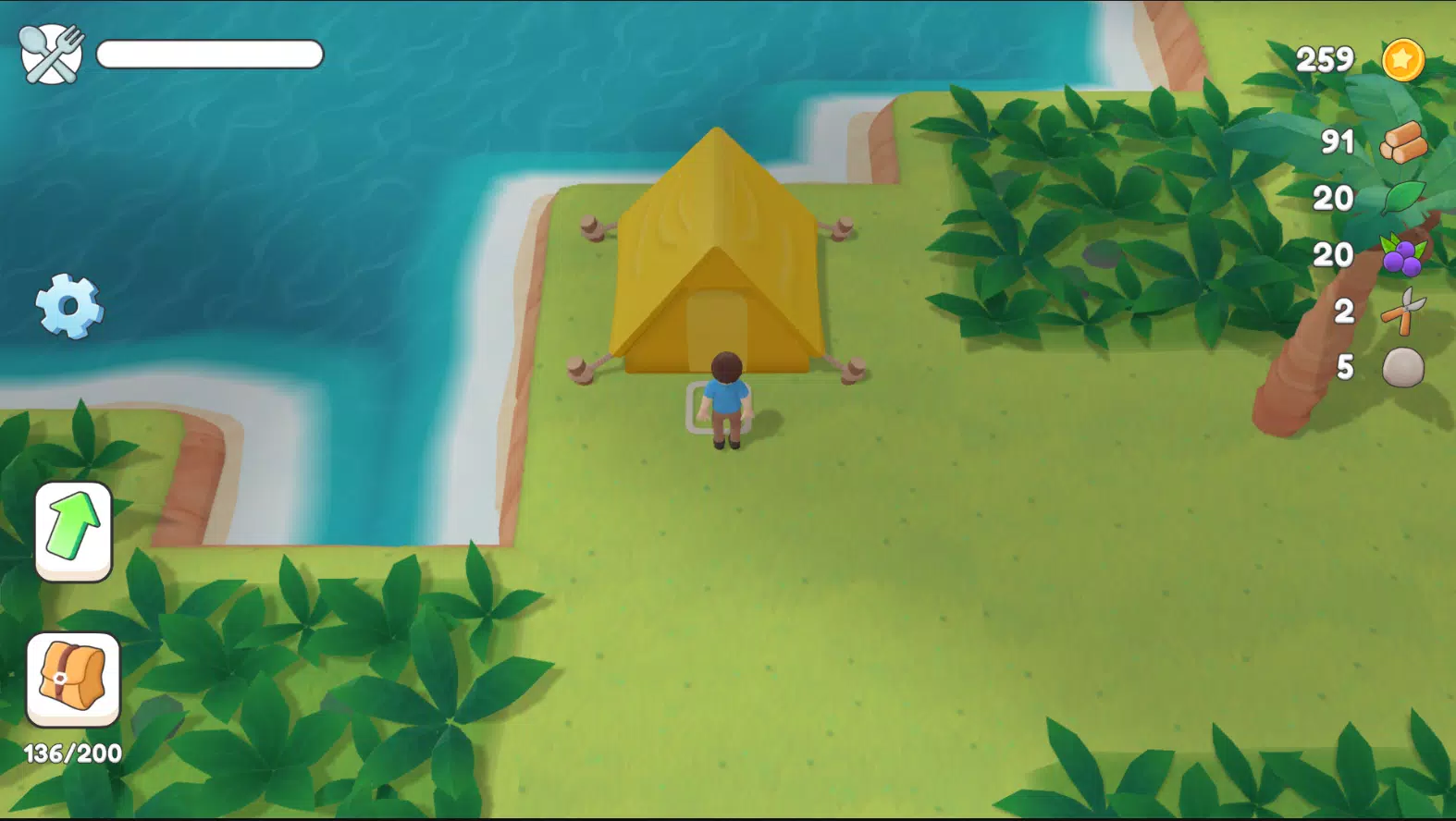Open the backpack inventory icon
The width and height of the screenshot is (1456, 821).
[x=72, y=679]
